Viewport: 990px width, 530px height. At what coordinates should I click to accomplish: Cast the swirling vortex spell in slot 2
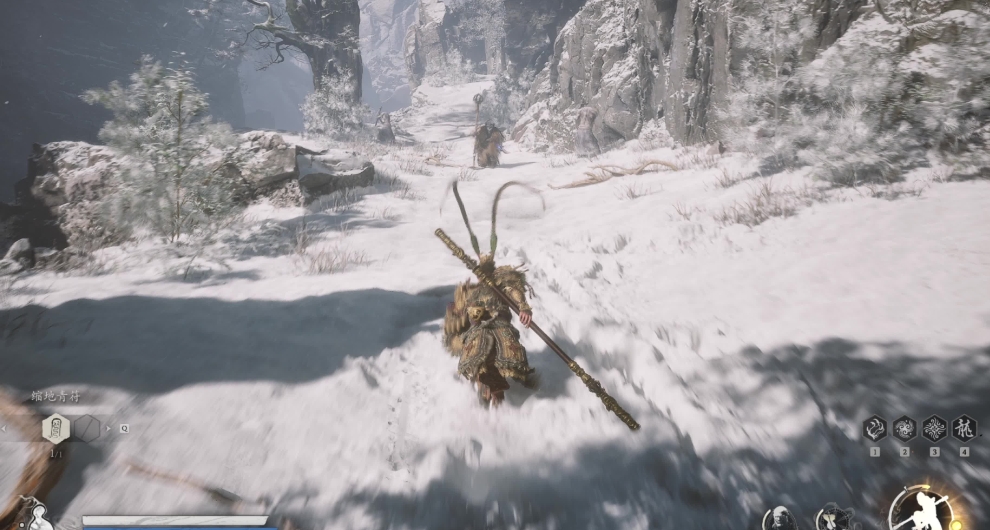pyautogui.click(x=904, y=428)
